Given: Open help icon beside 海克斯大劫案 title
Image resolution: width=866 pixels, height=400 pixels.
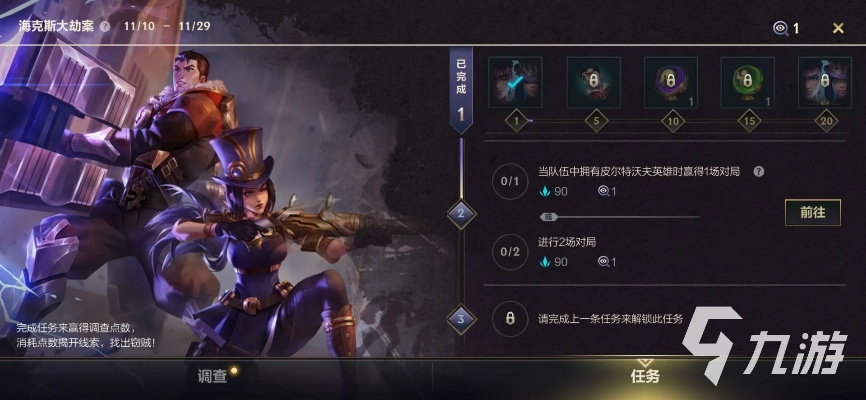Looking at the screenshot, I should point(105,27).
